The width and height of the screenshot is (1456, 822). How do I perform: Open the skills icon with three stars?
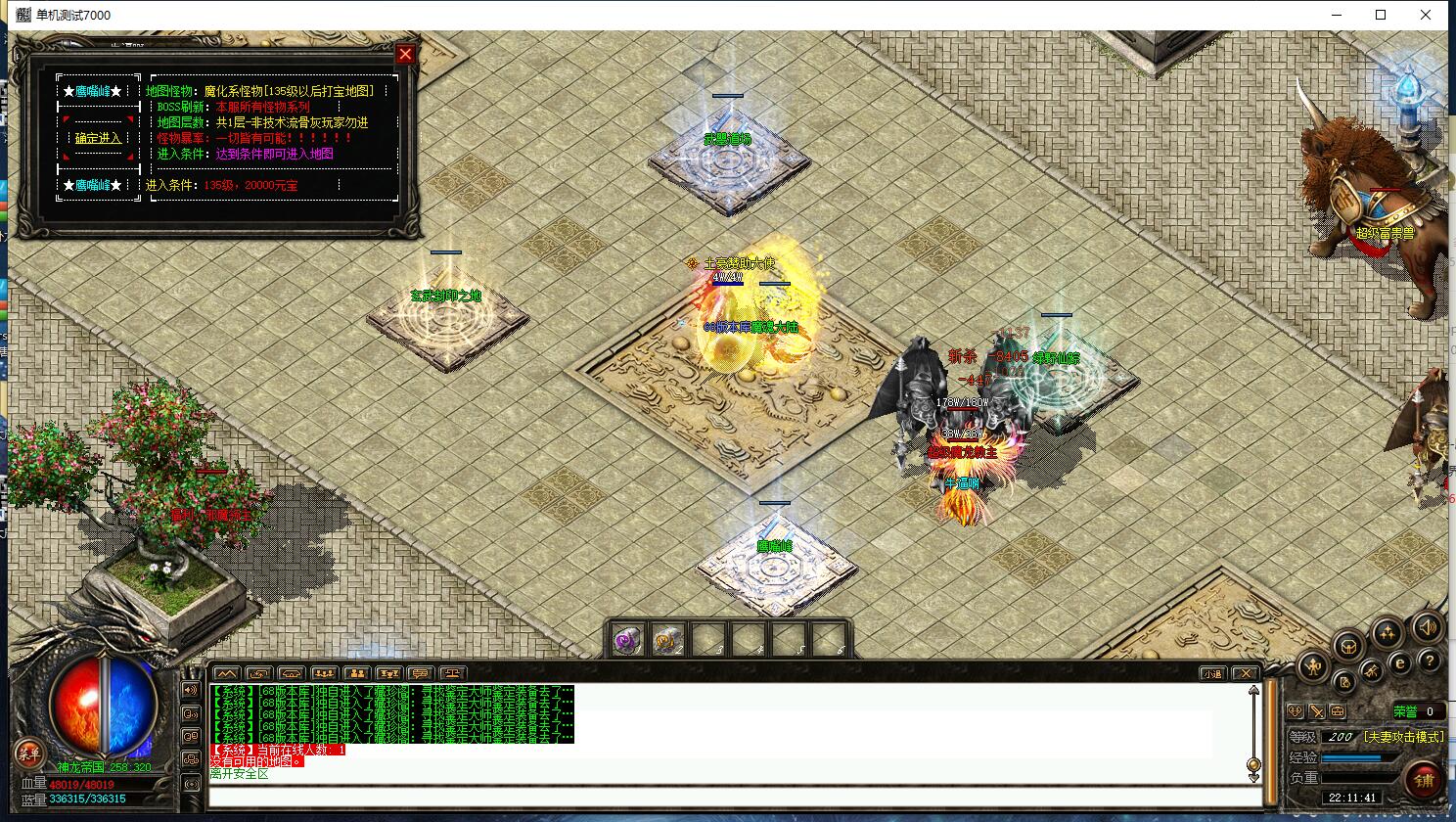1387,634
